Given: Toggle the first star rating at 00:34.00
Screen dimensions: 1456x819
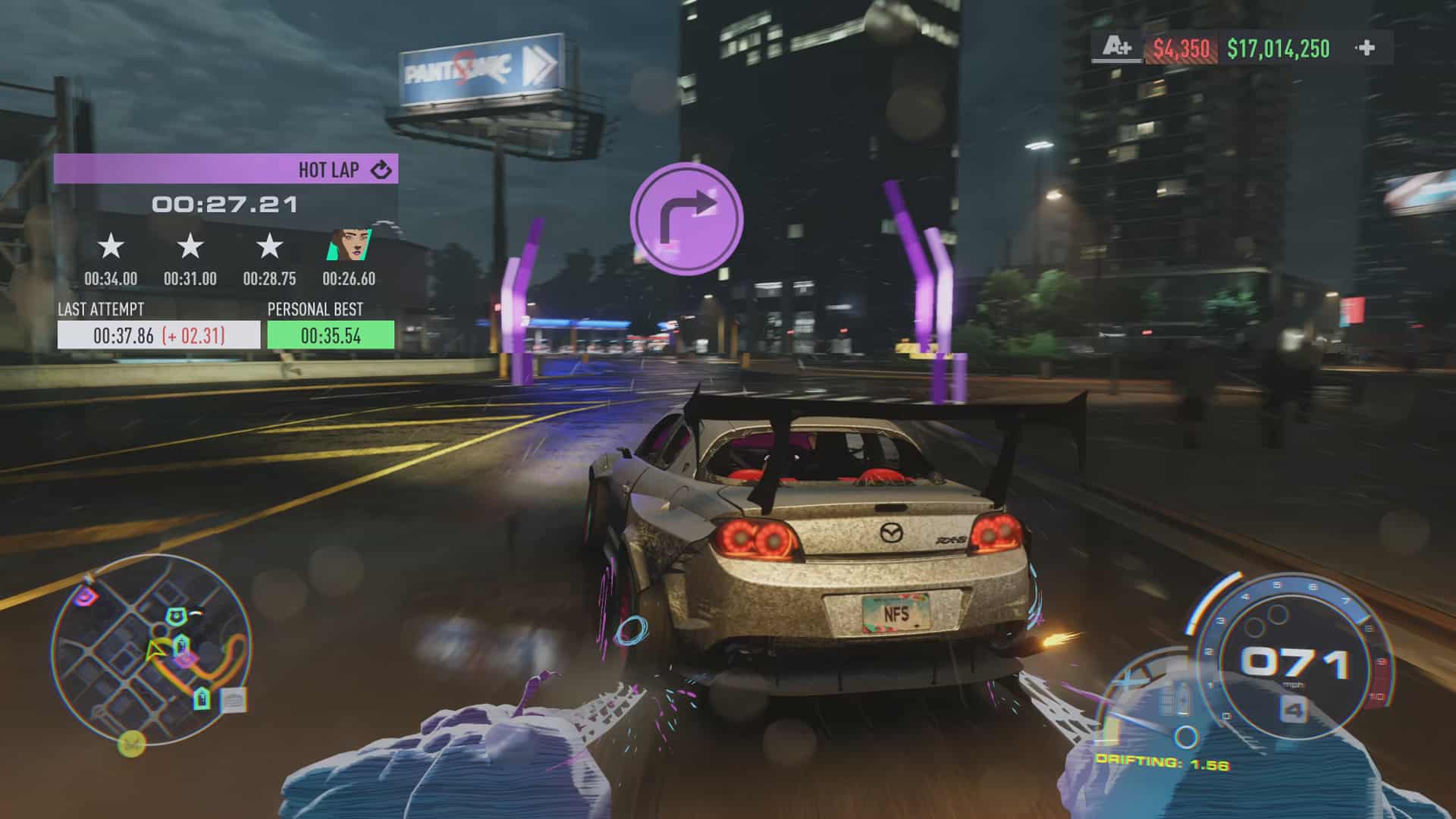Looking at the screenshot, I should [109, 246].
